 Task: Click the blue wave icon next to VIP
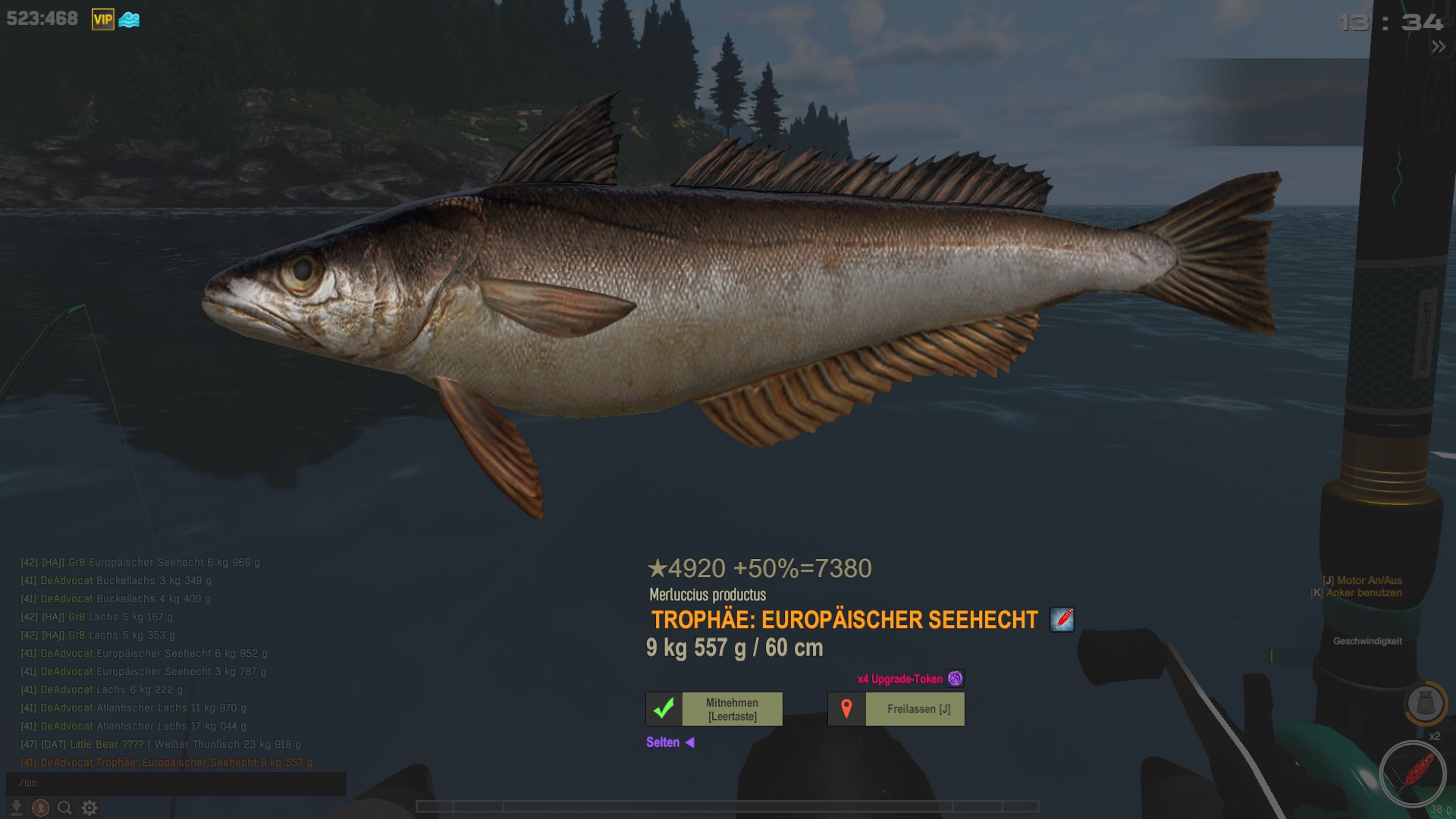(x=129, y=20)
